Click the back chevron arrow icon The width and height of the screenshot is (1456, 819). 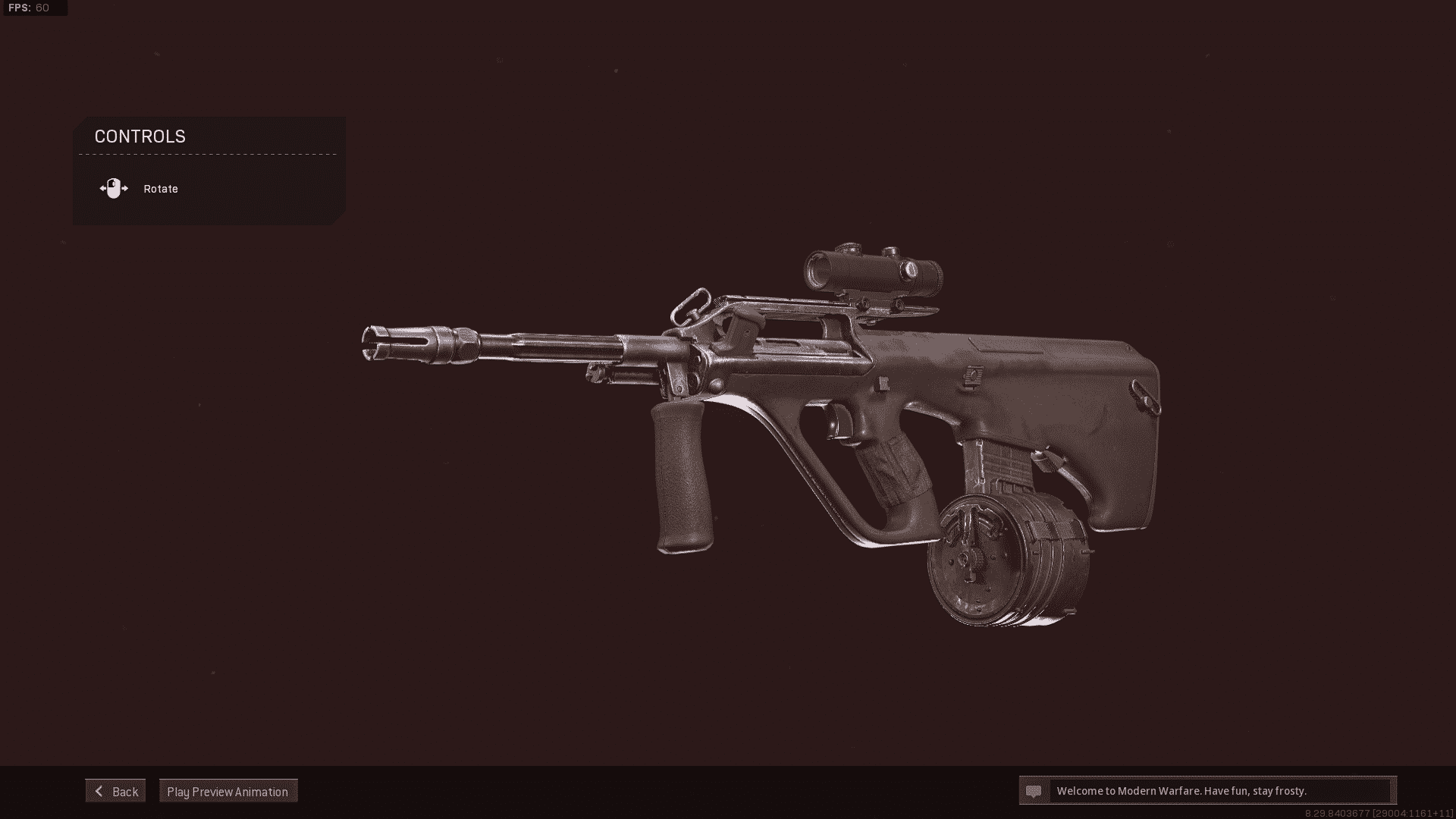pyautogui.click(x=98, y=790)
